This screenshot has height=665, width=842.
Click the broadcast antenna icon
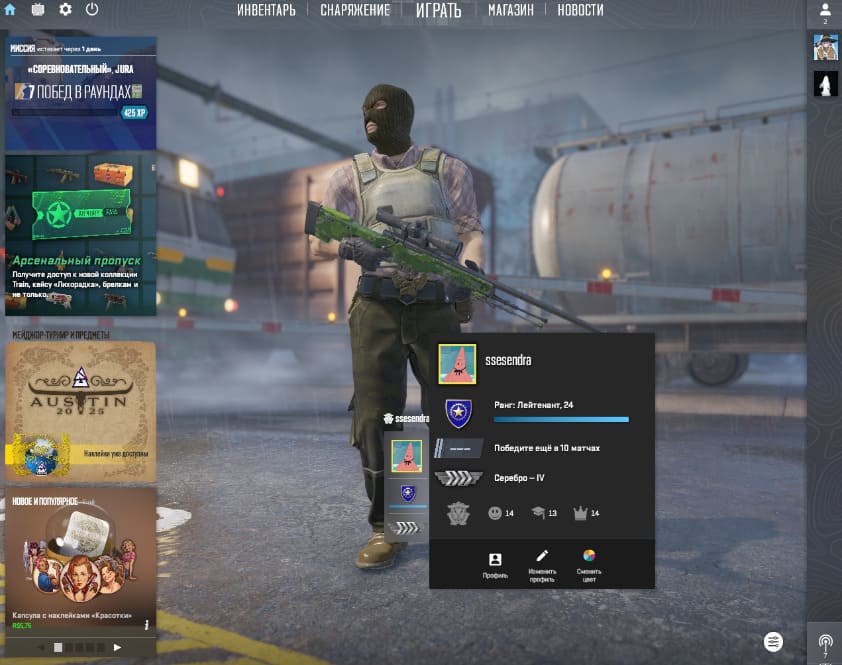tap(825, 643)
